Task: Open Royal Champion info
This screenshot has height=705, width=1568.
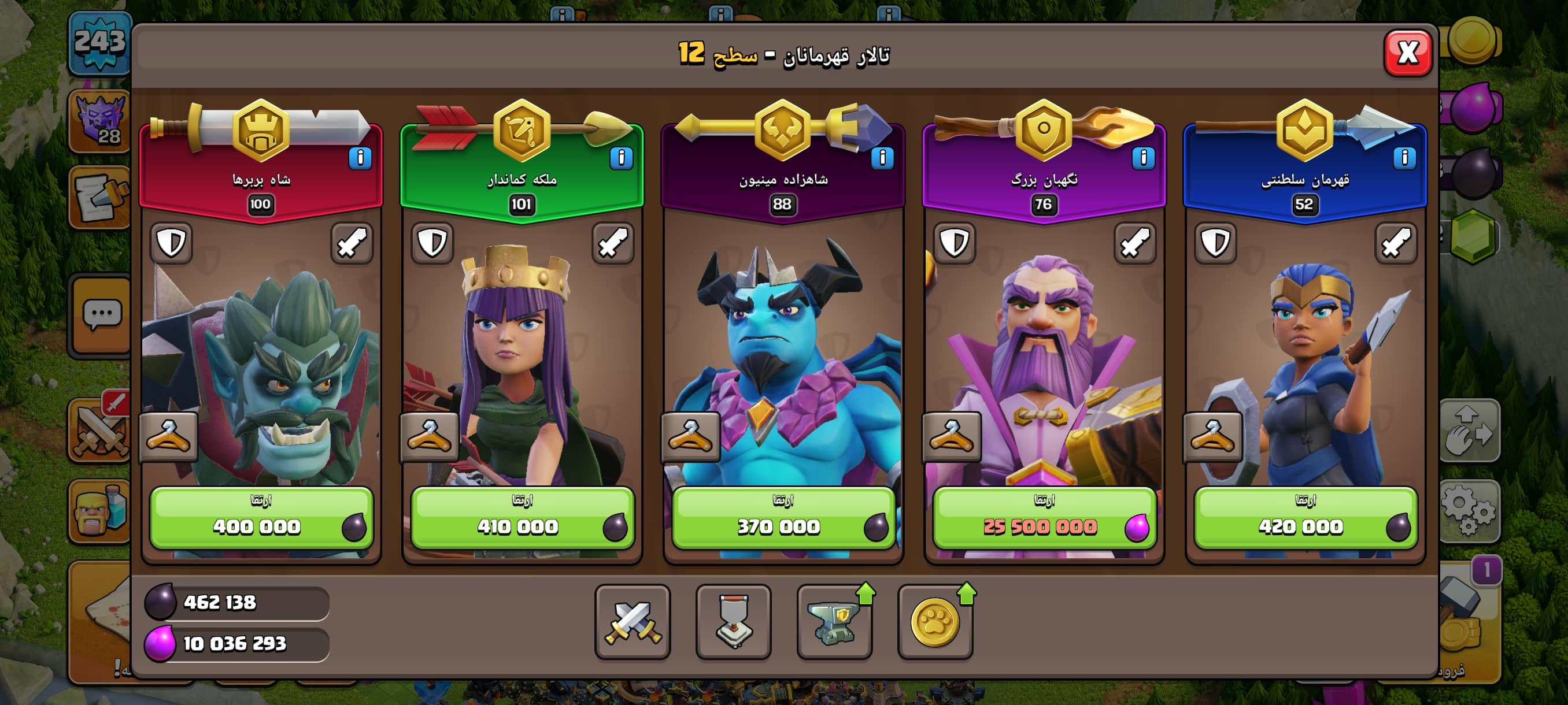Action: click(1404, 158)
